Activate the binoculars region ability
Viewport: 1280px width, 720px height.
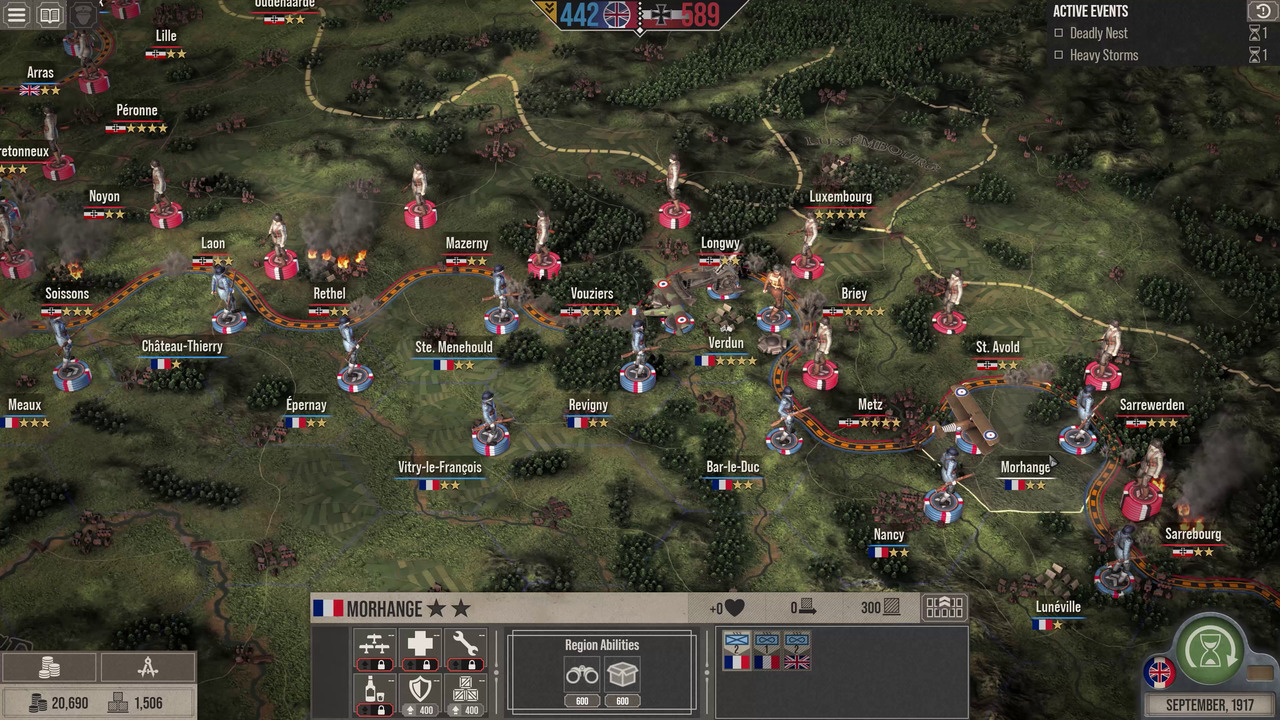582,676
